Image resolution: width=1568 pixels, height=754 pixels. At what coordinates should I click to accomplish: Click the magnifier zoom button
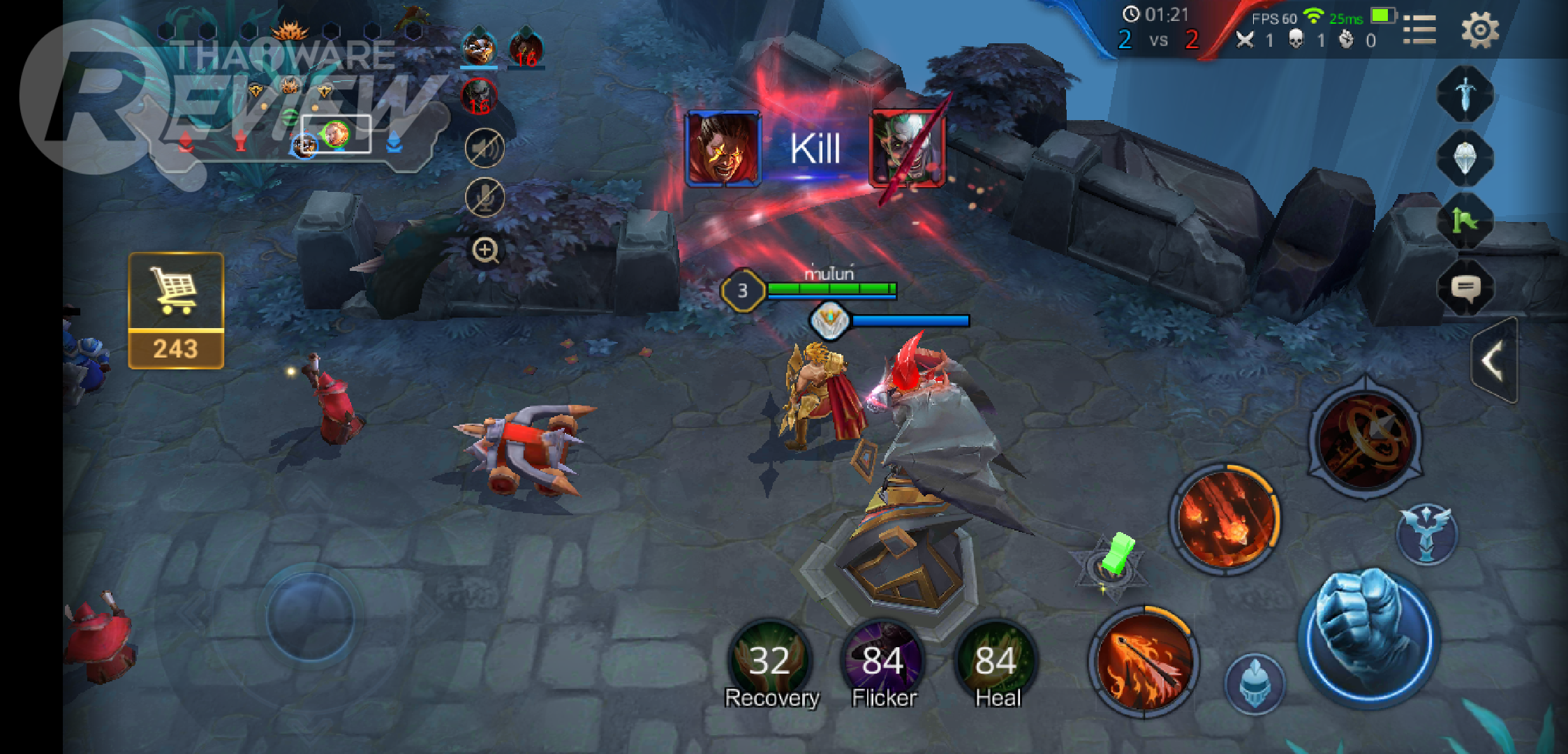pos(485,250)
